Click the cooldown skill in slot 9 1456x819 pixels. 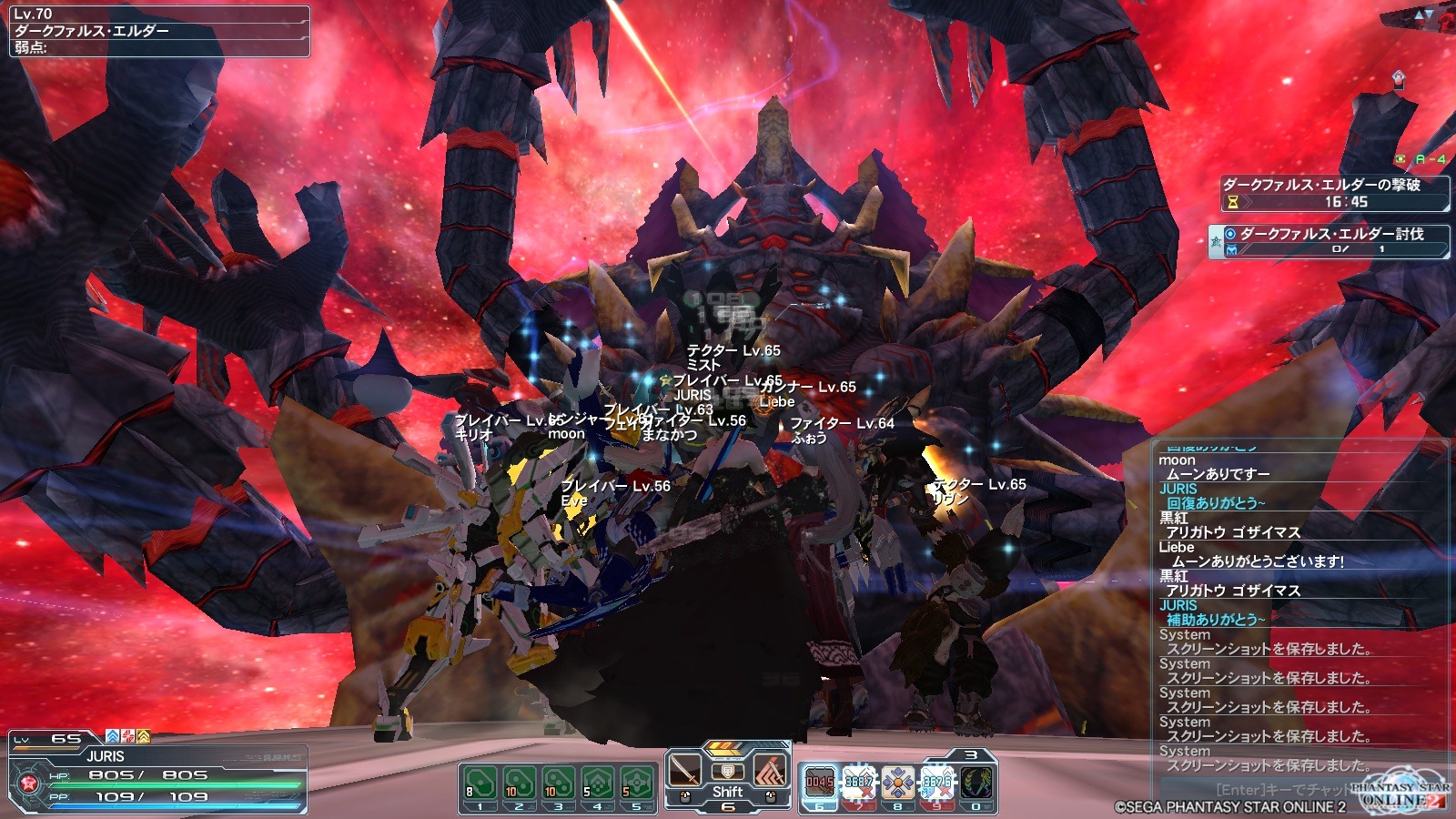point(936,783)
